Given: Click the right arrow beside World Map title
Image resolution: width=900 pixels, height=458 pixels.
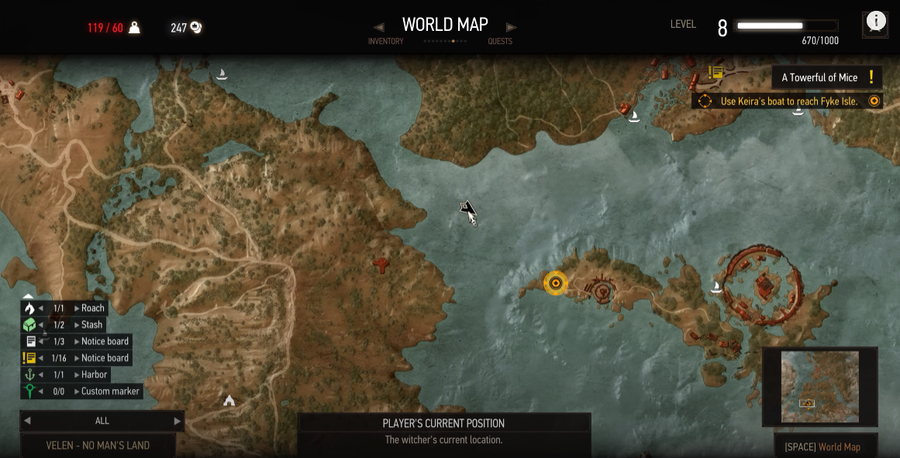Looking at the screenshot, I should click(x=511, y=27).
